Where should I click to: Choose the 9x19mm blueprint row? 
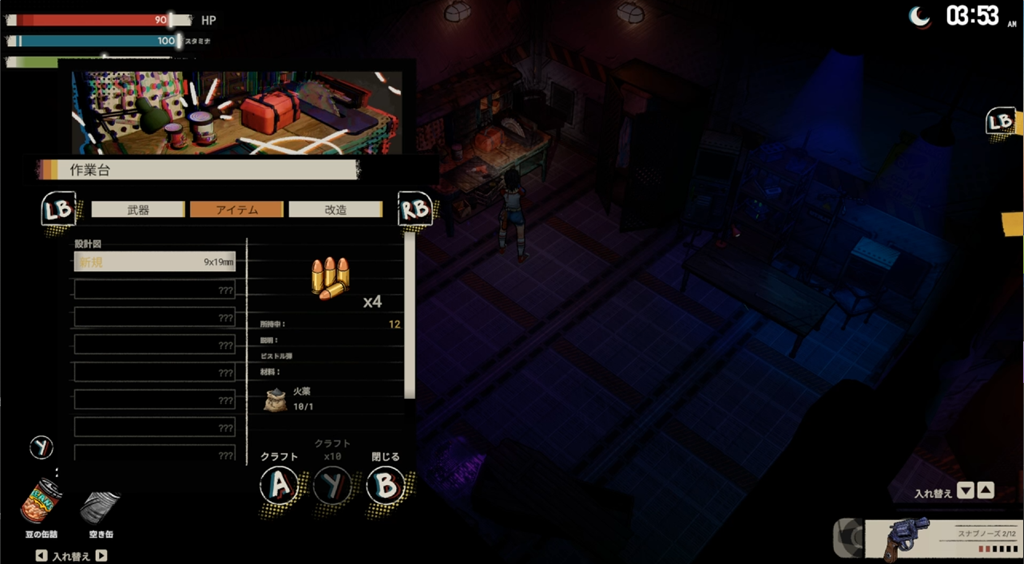tap(155, 262)
